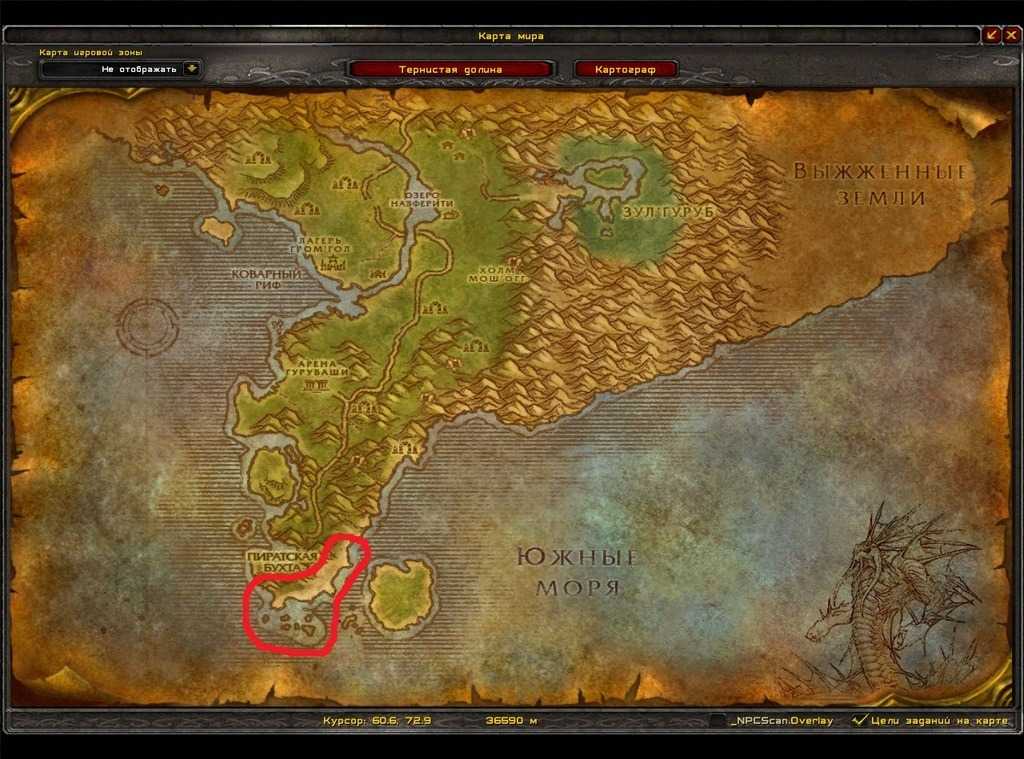Open the "Картограф" button
Screen dimensions: 1024x759
pos(626,69)
